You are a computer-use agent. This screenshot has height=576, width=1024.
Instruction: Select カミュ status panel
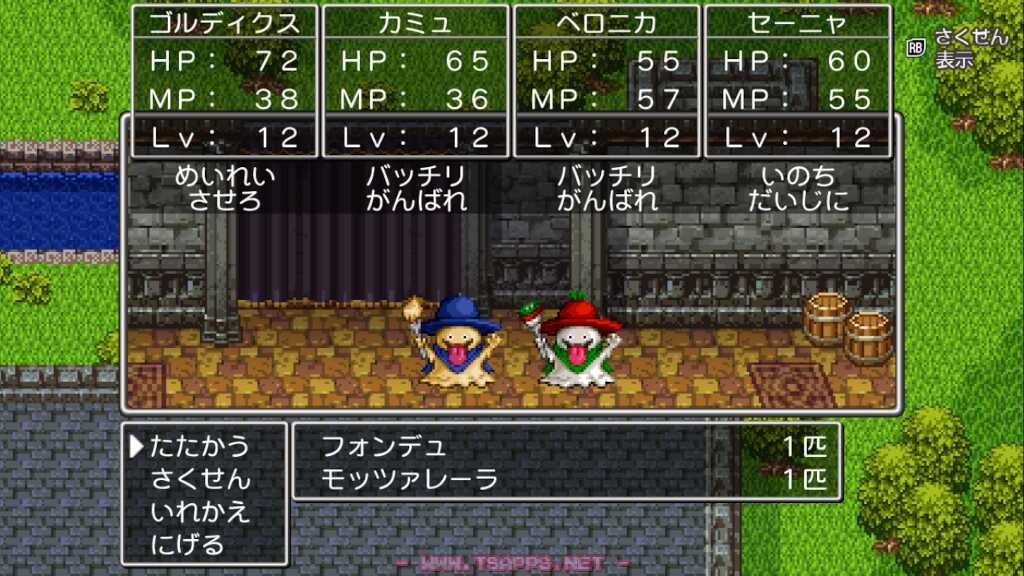click(x=415, y=81)
